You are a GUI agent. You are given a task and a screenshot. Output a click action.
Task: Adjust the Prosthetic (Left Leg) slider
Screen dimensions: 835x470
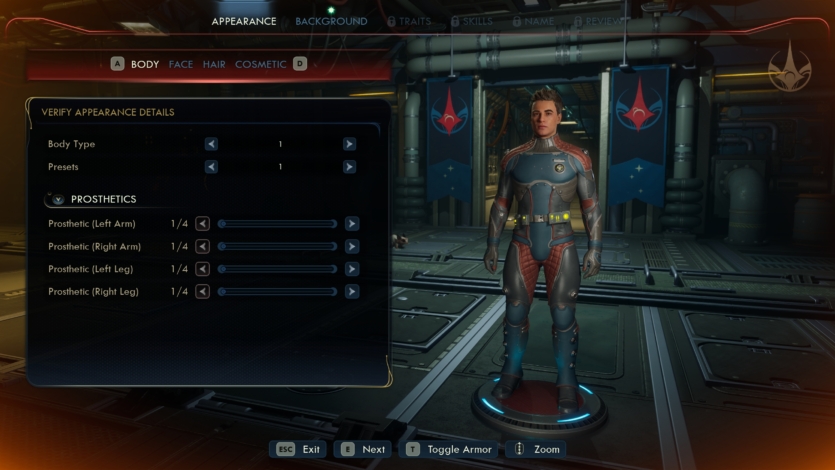point(277,269)
